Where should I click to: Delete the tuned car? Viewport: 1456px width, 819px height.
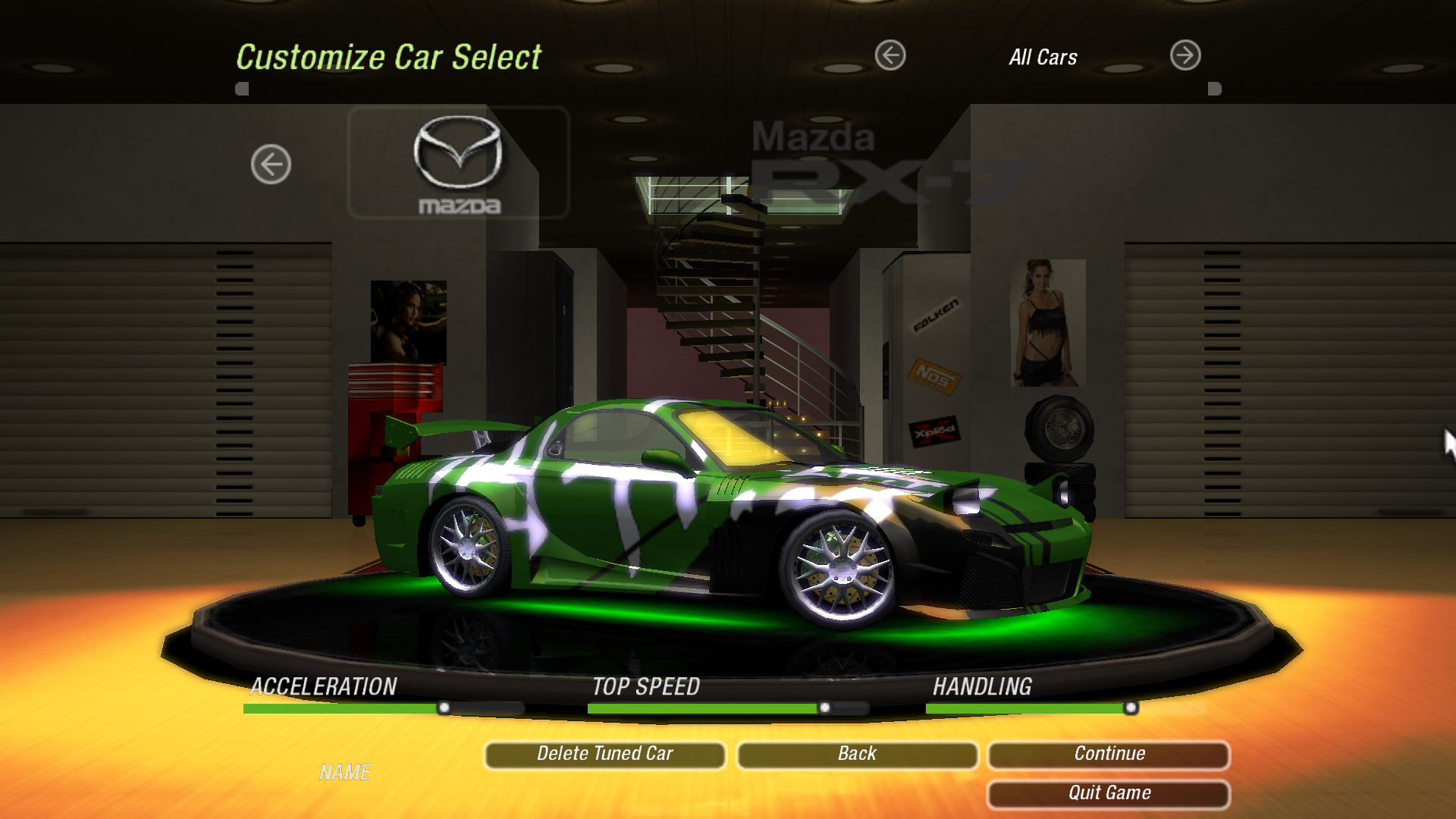click(x=604, y=754)
